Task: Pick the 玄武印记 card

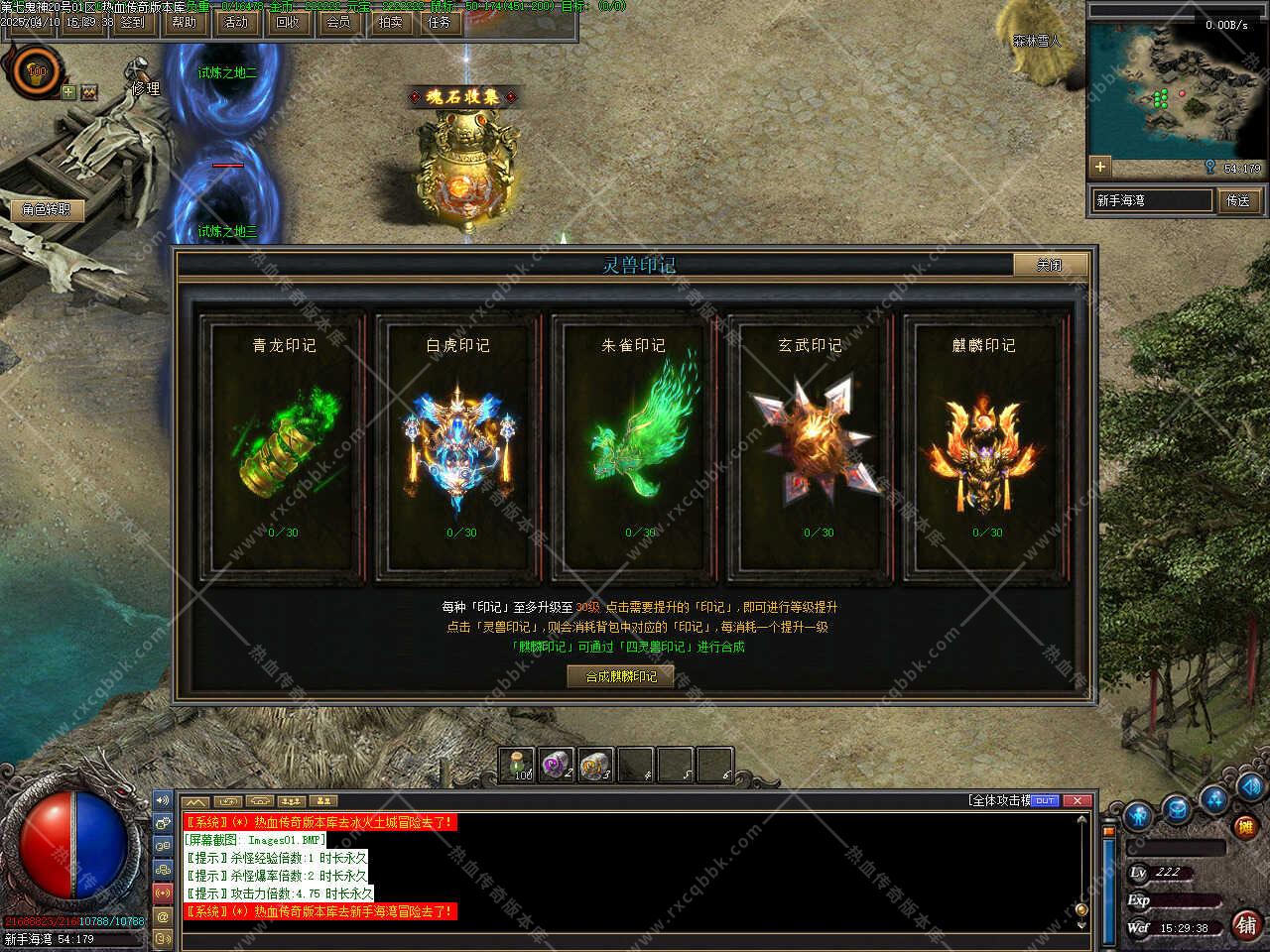Action: [810, 444]
